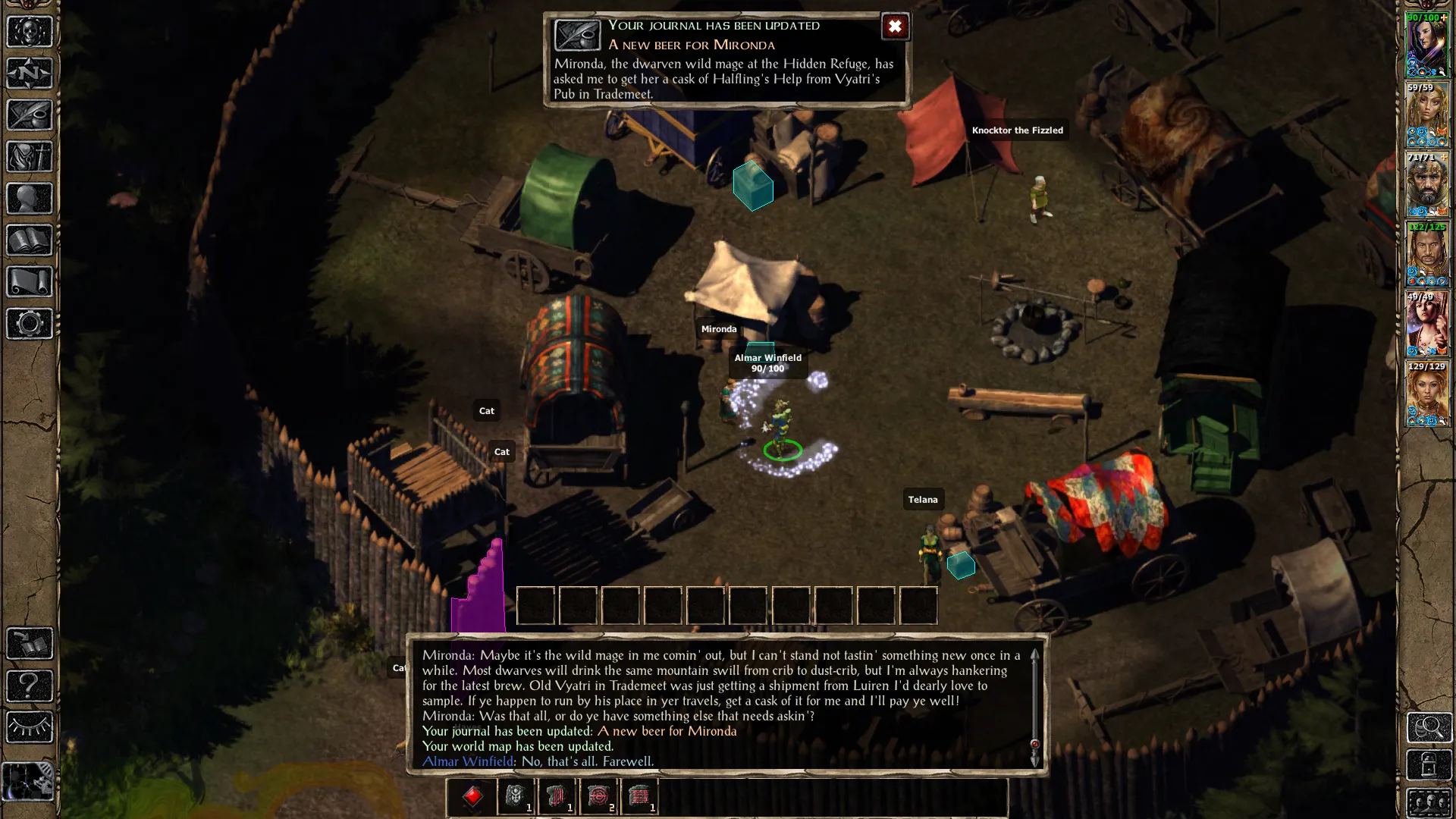Open the journal quill-and-inkpot icon
The height and width of the screenshot is (819, 1456).
coord(30,115)
